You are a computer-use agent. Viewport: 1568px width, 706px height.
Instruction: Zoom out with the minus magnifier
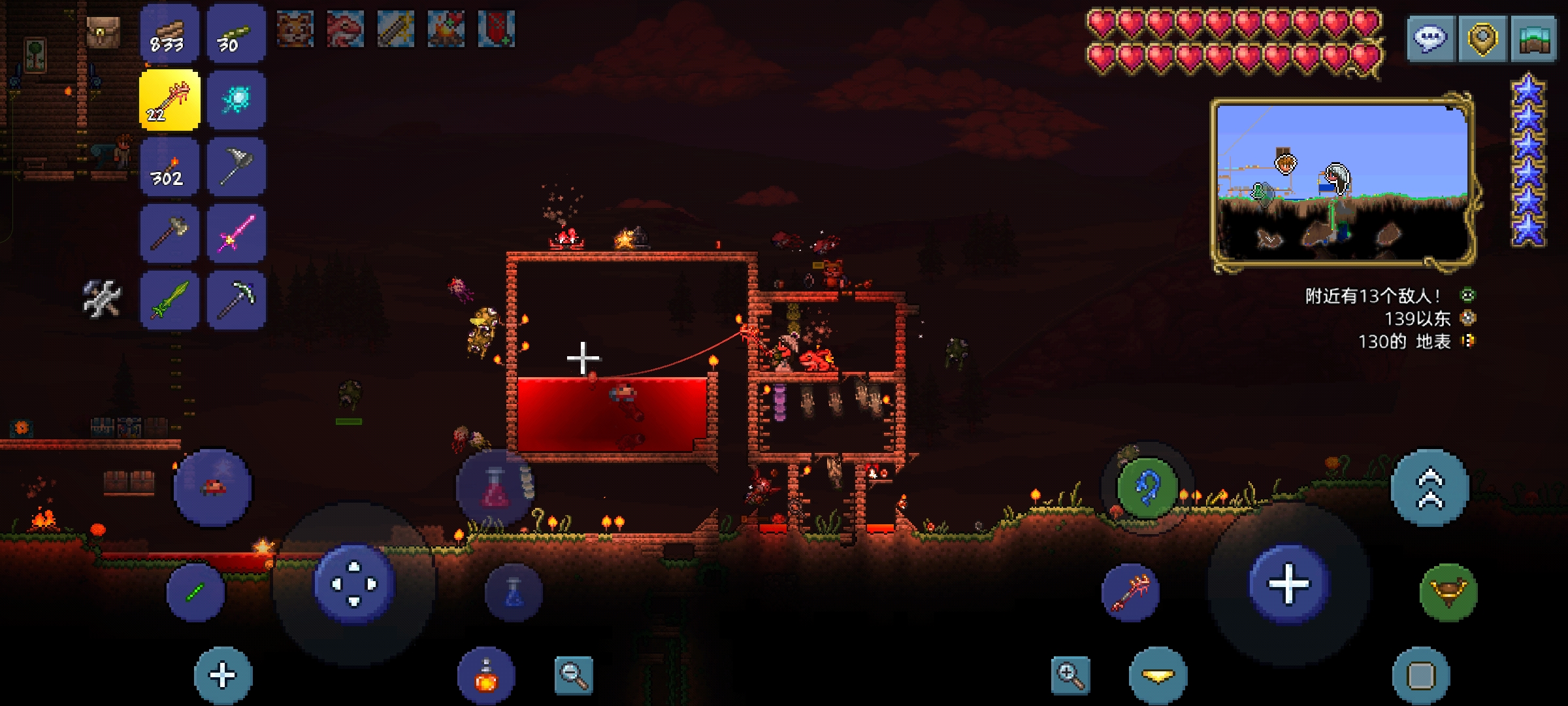[x=573, y=675]
